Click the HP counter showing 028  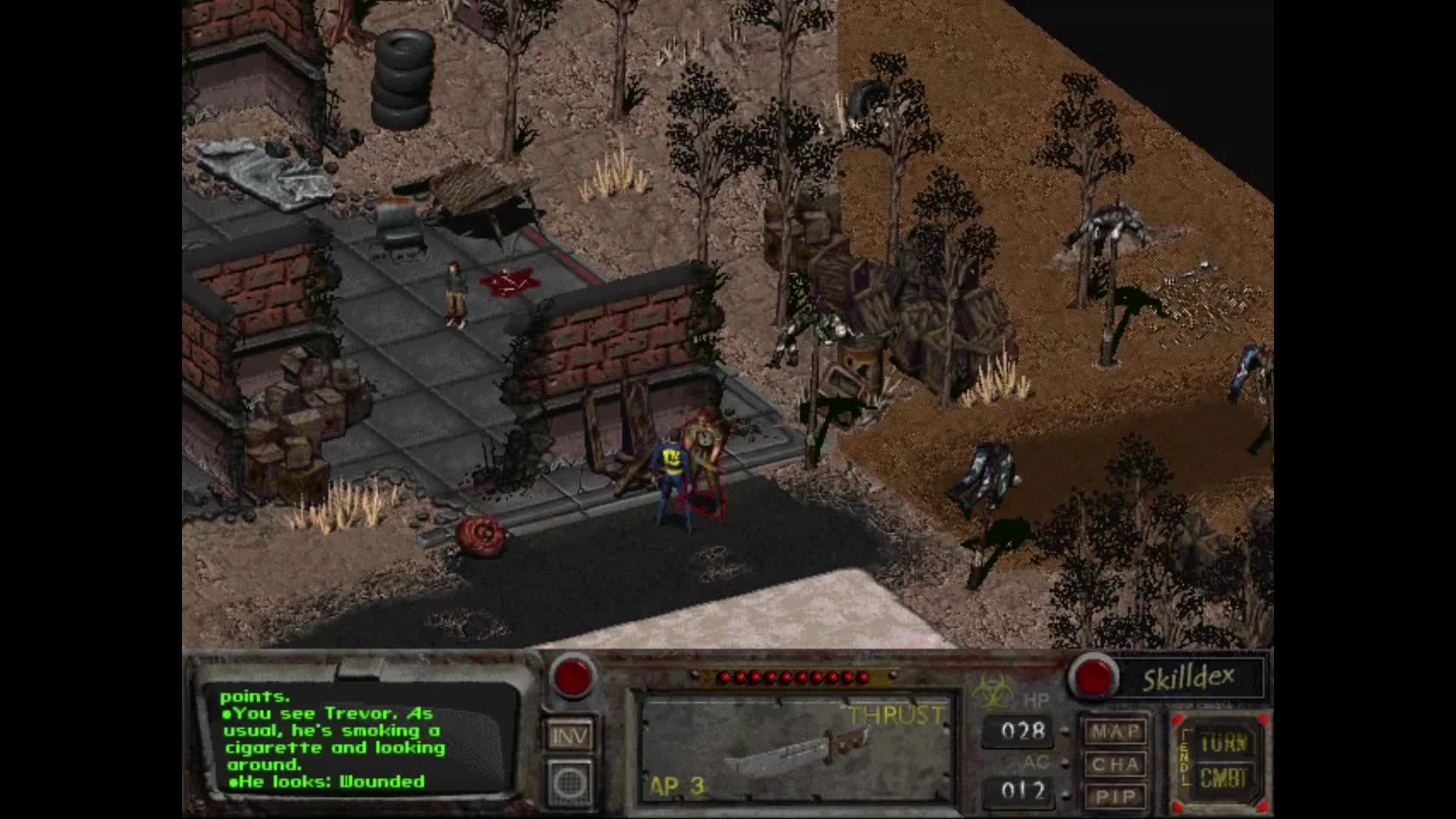1025,730
